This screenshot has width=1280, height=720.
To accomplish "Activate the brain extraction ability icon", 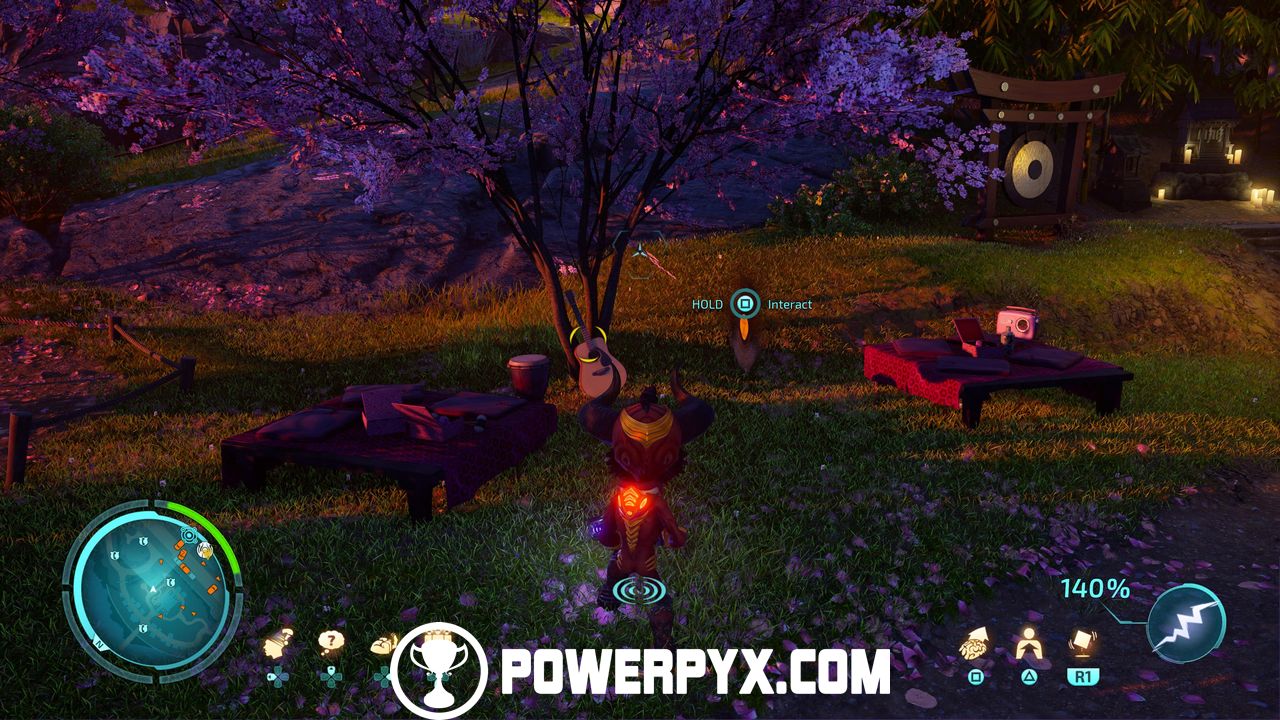I will (x=976, y=646).
